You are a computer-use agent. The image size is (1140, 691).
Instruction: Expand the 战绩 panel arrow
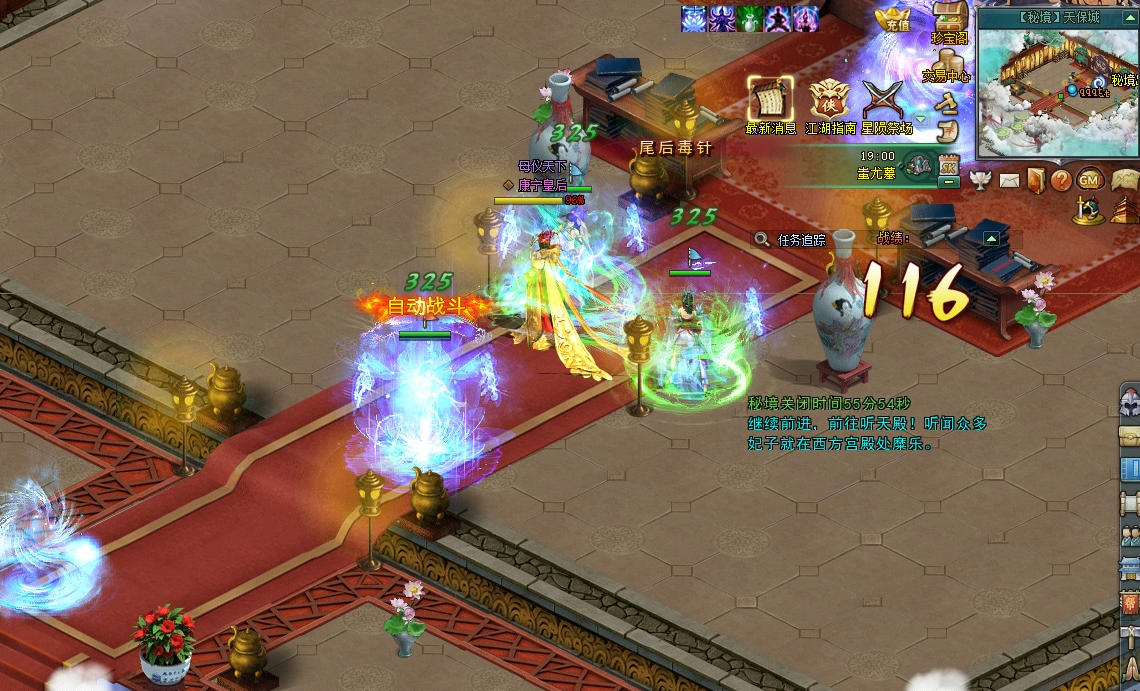tap(991, 238)
